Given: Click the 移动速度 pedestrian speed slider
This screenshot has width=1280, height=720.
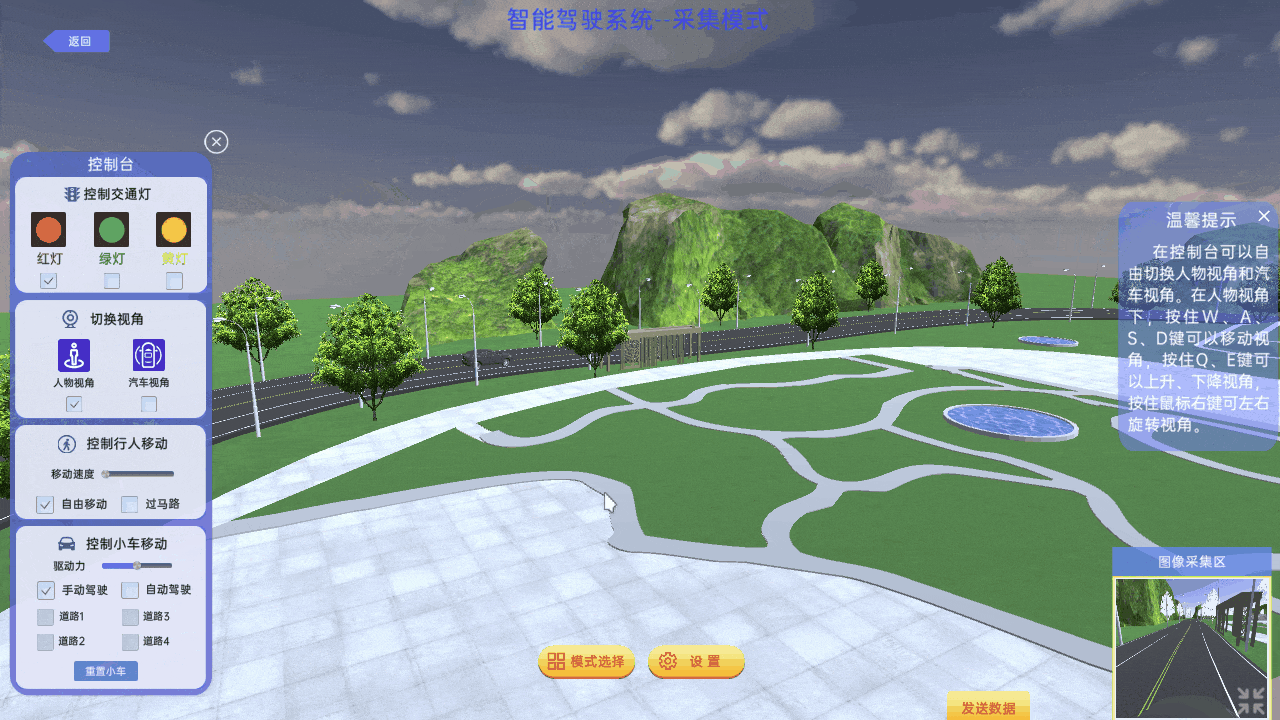Looking at the screenshot, I should coord(138,474).
